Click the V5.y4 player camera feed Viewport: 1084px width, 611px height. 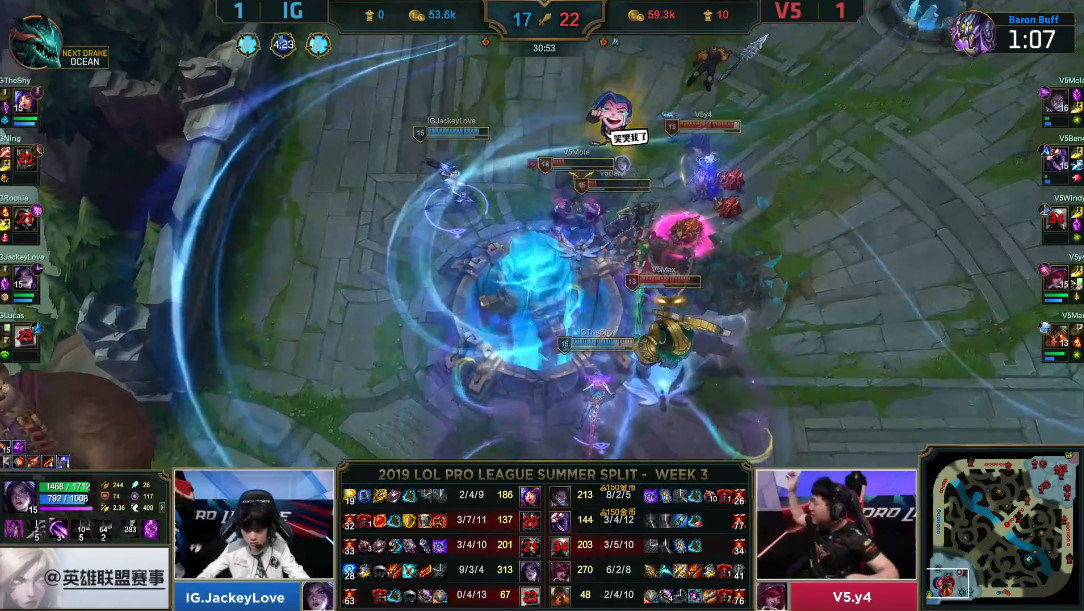click(x=836, y=525)
